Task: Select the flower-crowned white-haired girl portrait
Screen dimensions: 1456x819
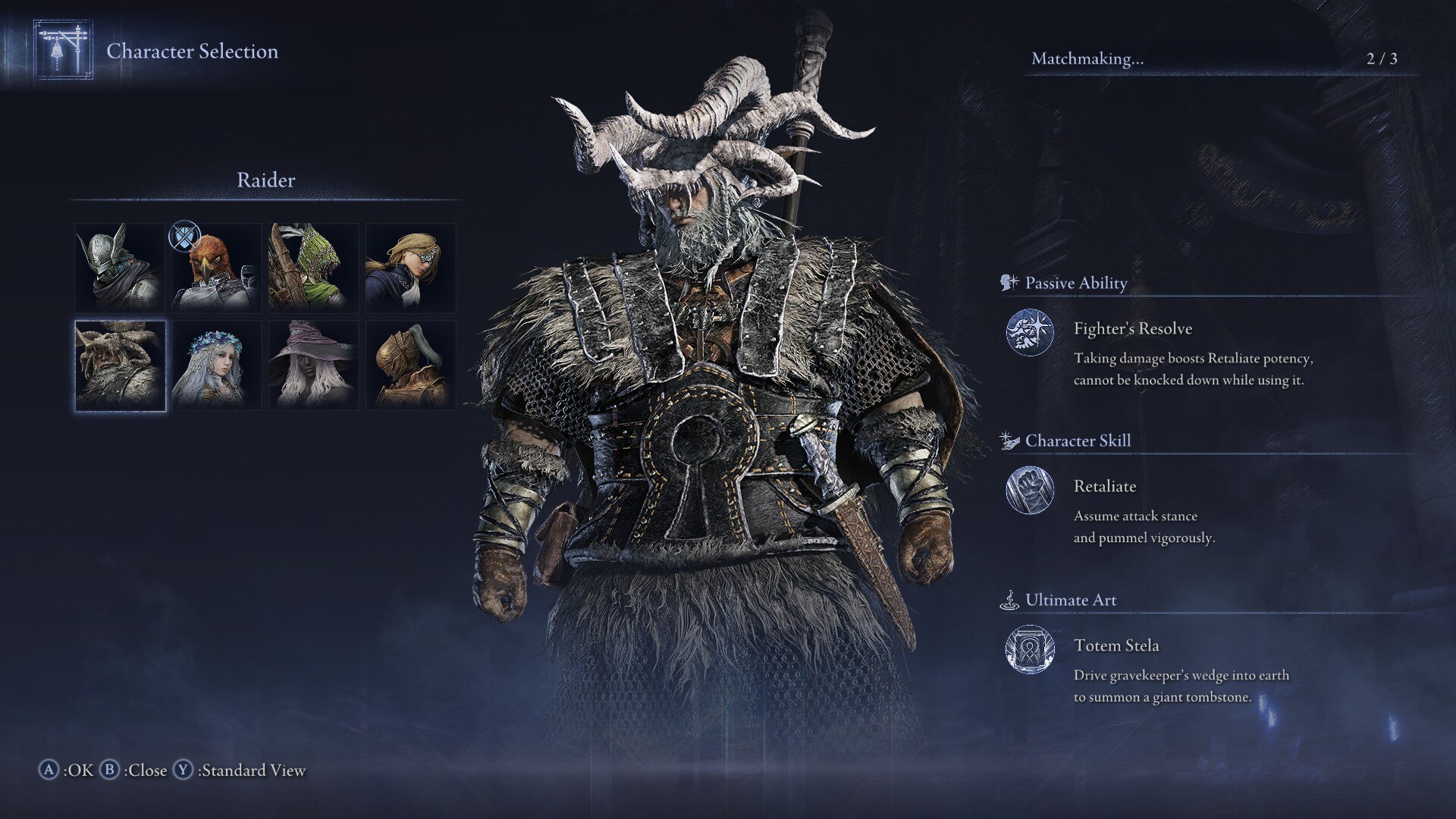Action: [x=217, y=366]
